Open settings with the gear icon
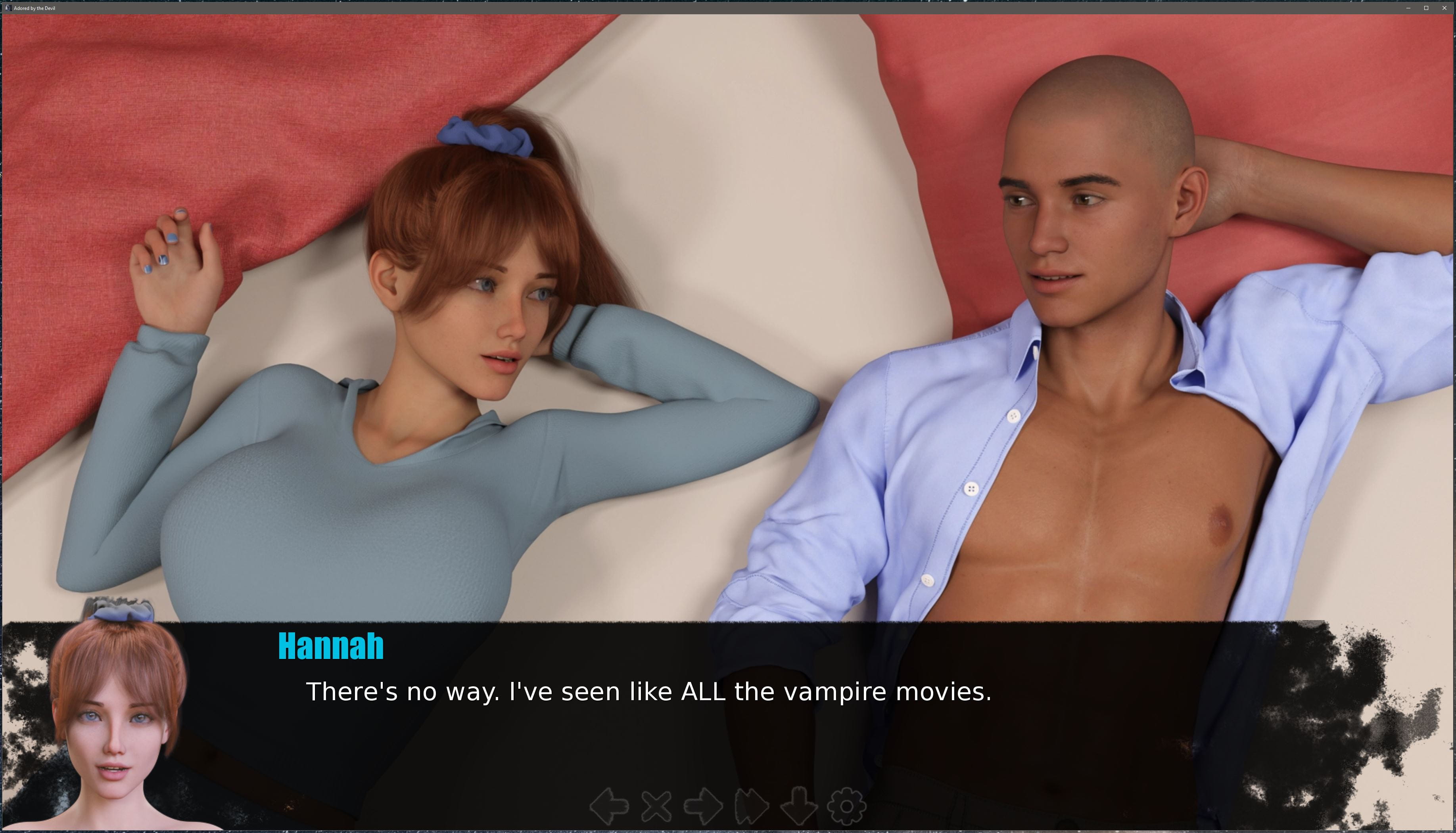Viewport: 1456px width, 833px height. [x=846, y=807]
